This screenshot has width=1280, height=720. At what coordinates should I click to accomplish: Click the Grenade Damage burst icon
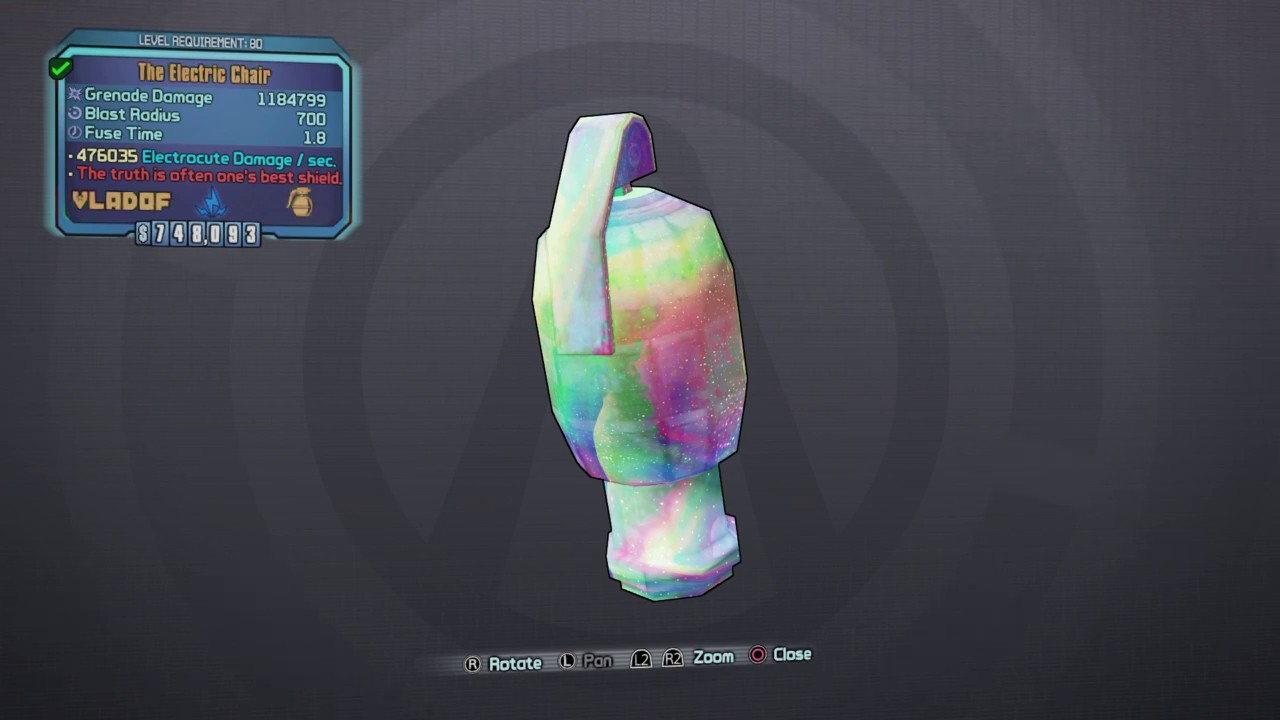click(74, 95)
